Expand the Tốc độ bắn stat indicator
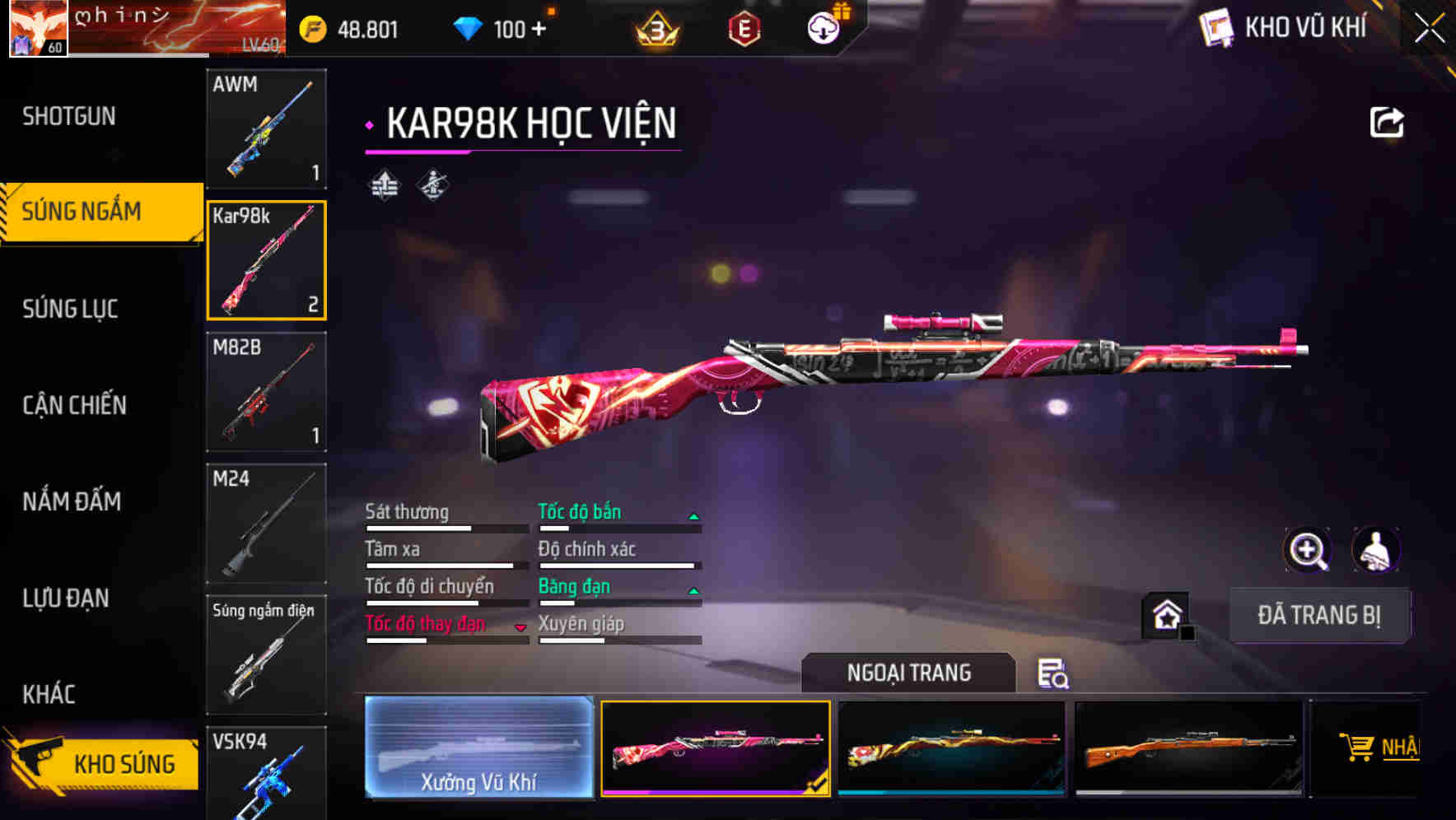The image size is (1456, 820). [x=694, y=515]
